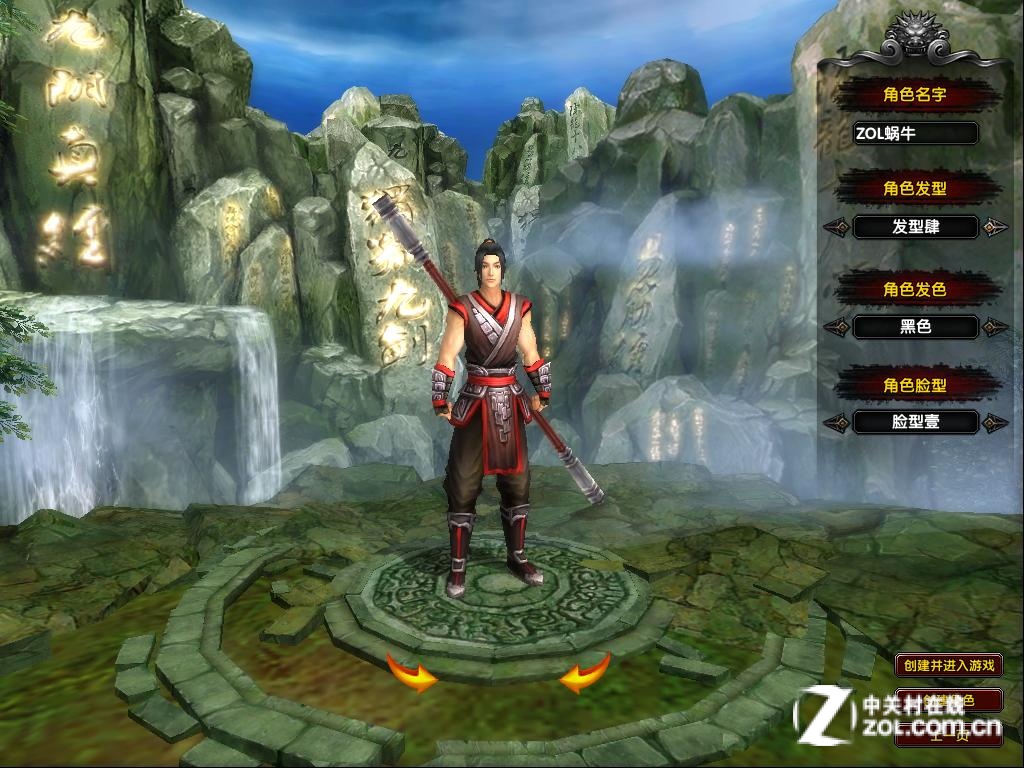1024x768 pixels.
Task: Select the next hairstyle with right arrow
Action: coord(993,228)
